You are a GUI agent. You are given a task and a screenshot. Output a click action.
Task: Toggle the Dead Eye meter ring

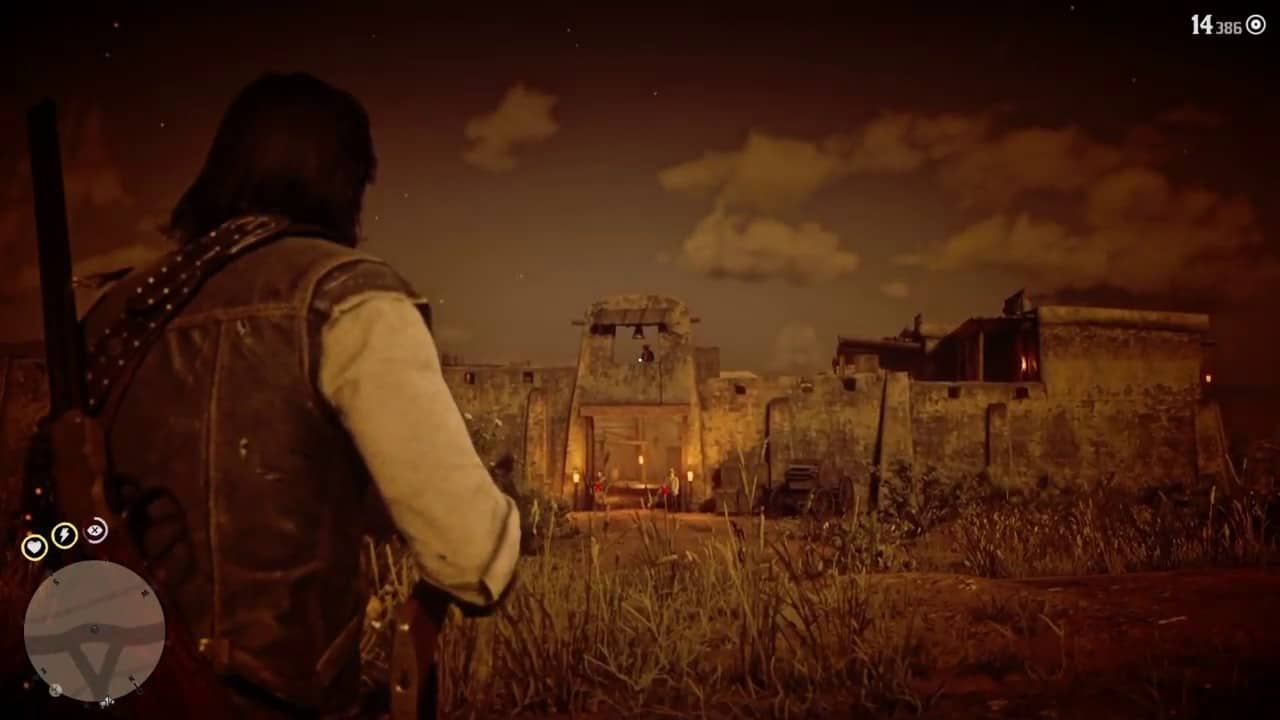point(95,531)
